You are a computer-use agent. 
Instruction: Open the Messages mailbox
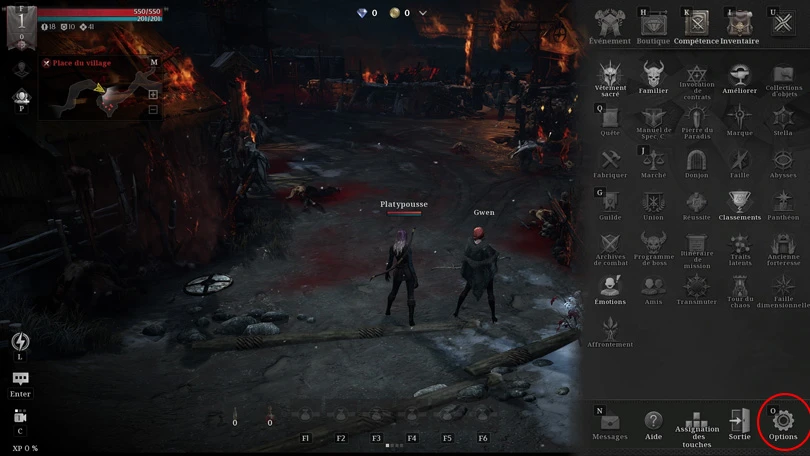610,422
